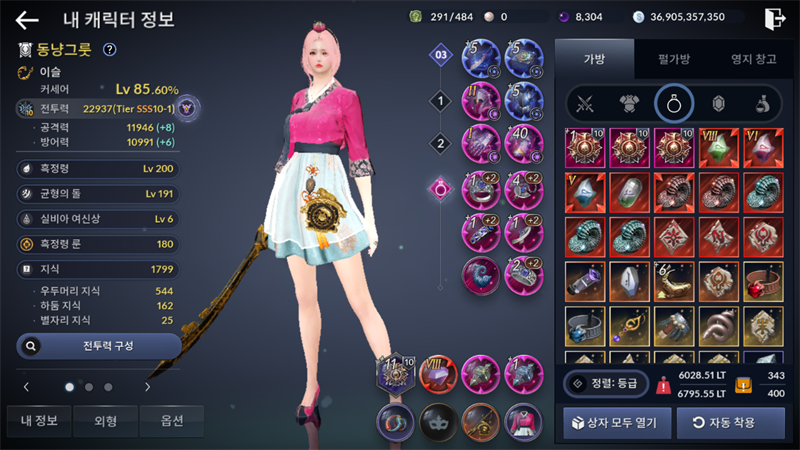Image resolution: width=800 pixels, height=450 pixels.
Task: Filter inventory by crossed swords weapons icon
Action: (x=584, y=102)
